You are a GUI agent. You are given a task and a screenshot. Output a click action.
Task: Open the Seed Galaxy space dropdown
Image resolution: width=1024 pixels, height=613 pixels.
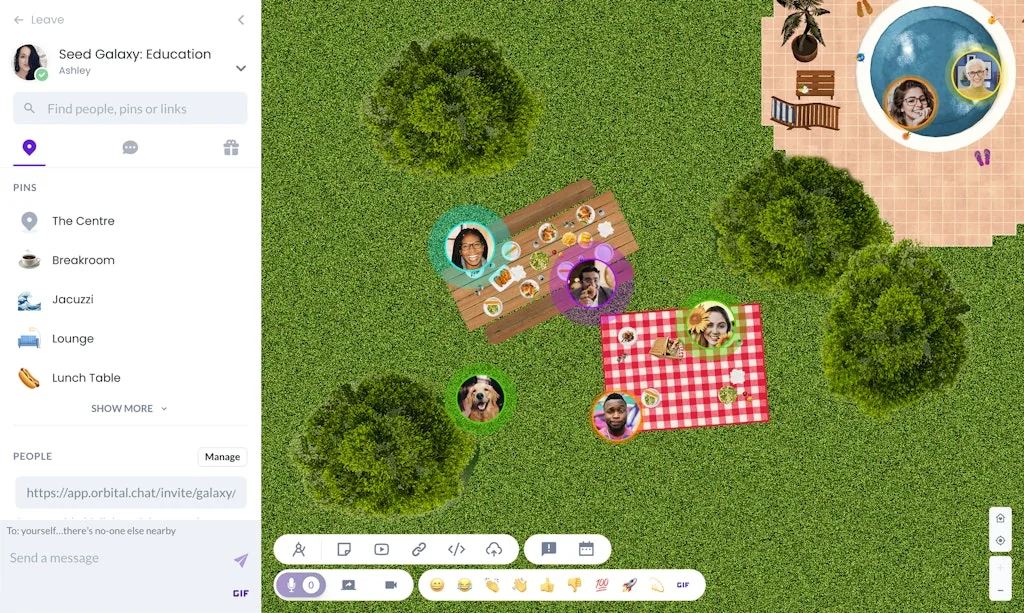click(240, 68)
